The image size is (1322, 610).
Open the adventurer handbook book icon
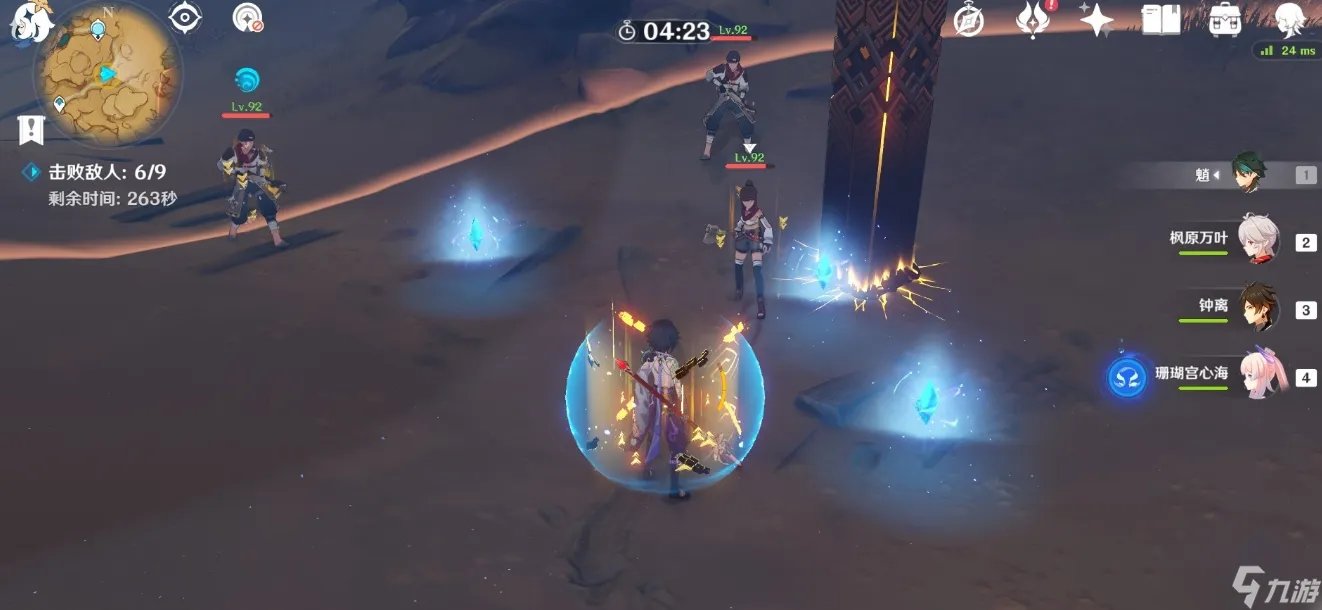coord(1161,20)
